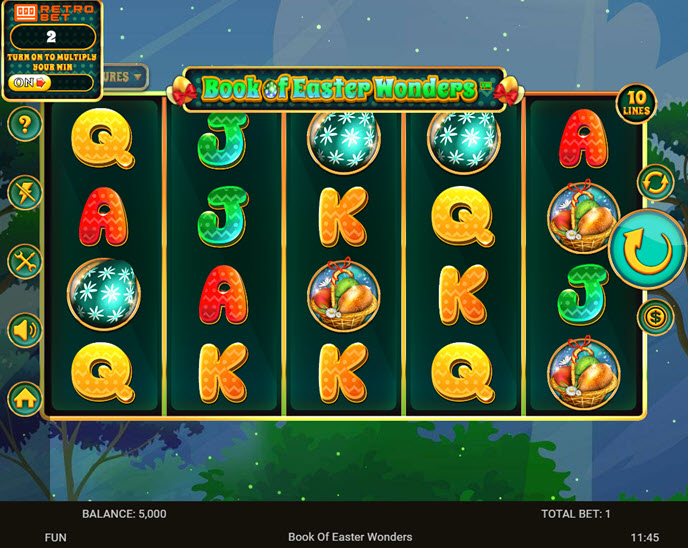Open settings with the crossed tools icon
Image resolution: width=688 pixels, height=548 pixels.
pyautogui.click(x=24, y=261)
